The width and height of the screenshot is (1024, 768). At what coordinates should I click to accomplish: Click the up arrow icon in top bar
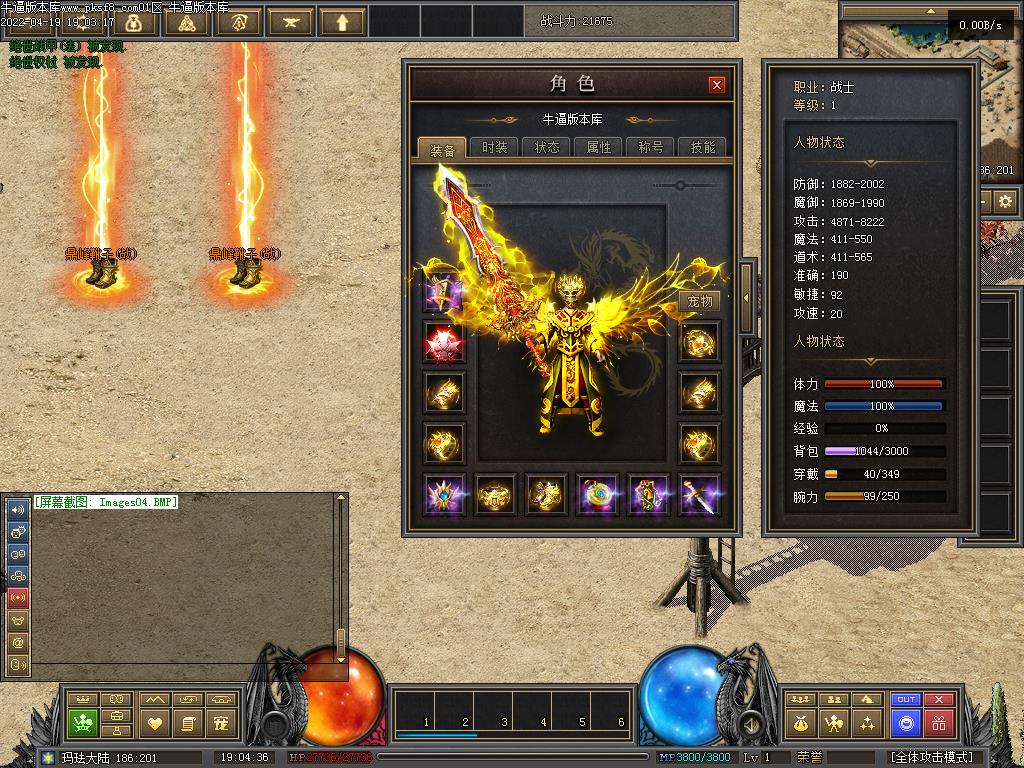pyautogui.click(x=343, y=21)
